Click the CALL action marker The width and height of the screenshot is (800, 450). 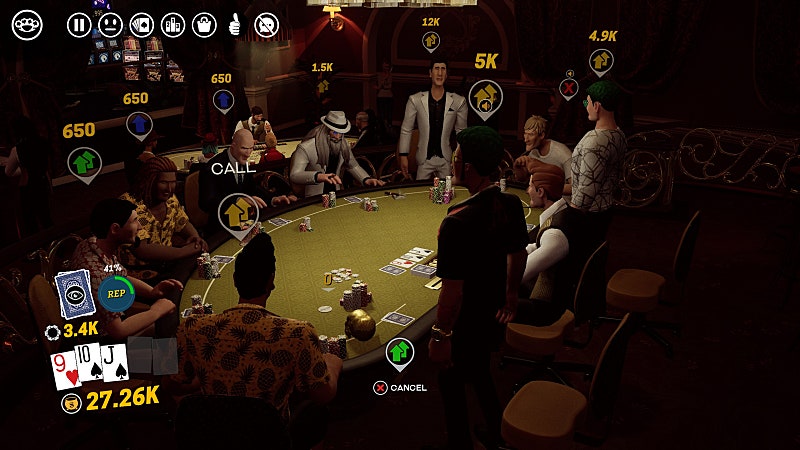click(238, 211)
